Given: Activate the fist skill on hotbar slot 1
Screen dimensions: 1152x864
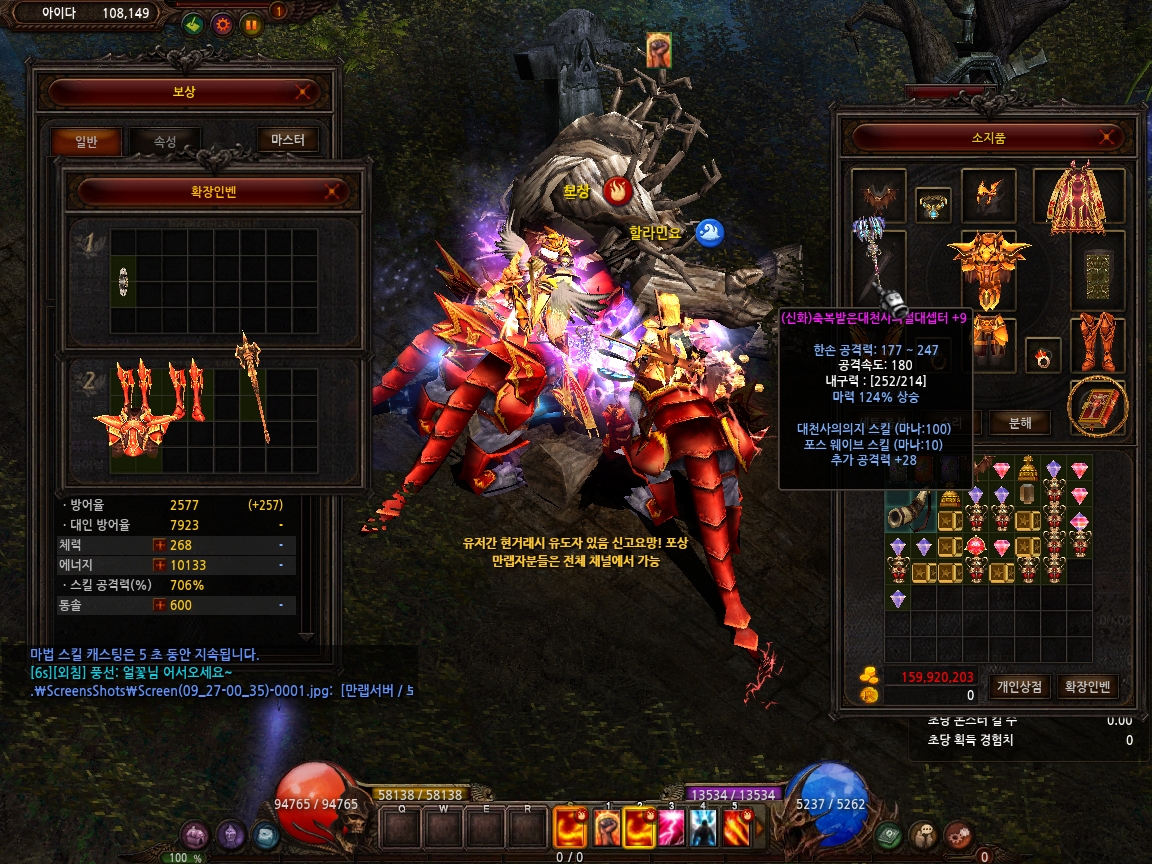Looking at the screenshot, I should click(607, 827).
